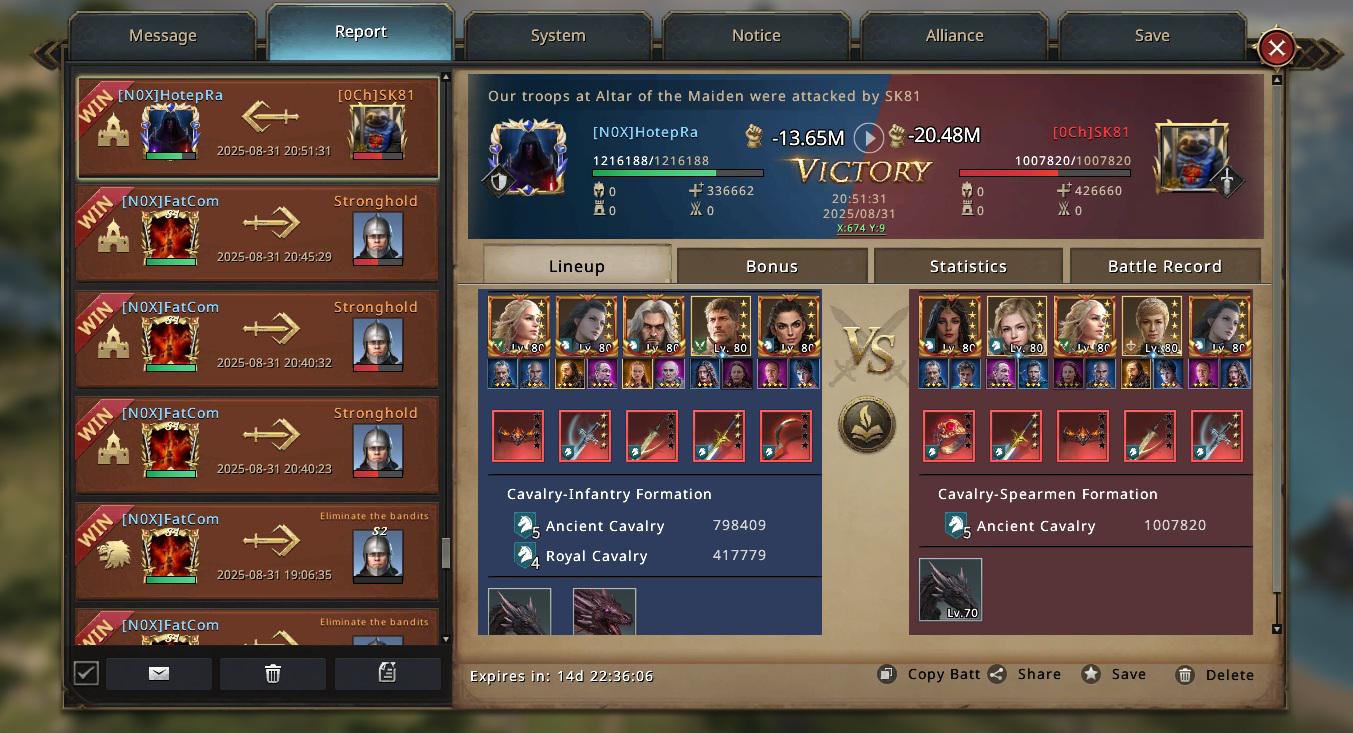Go to the Save tab
This screenshot has height=733, width=1353.
[x=1152, y=36]
